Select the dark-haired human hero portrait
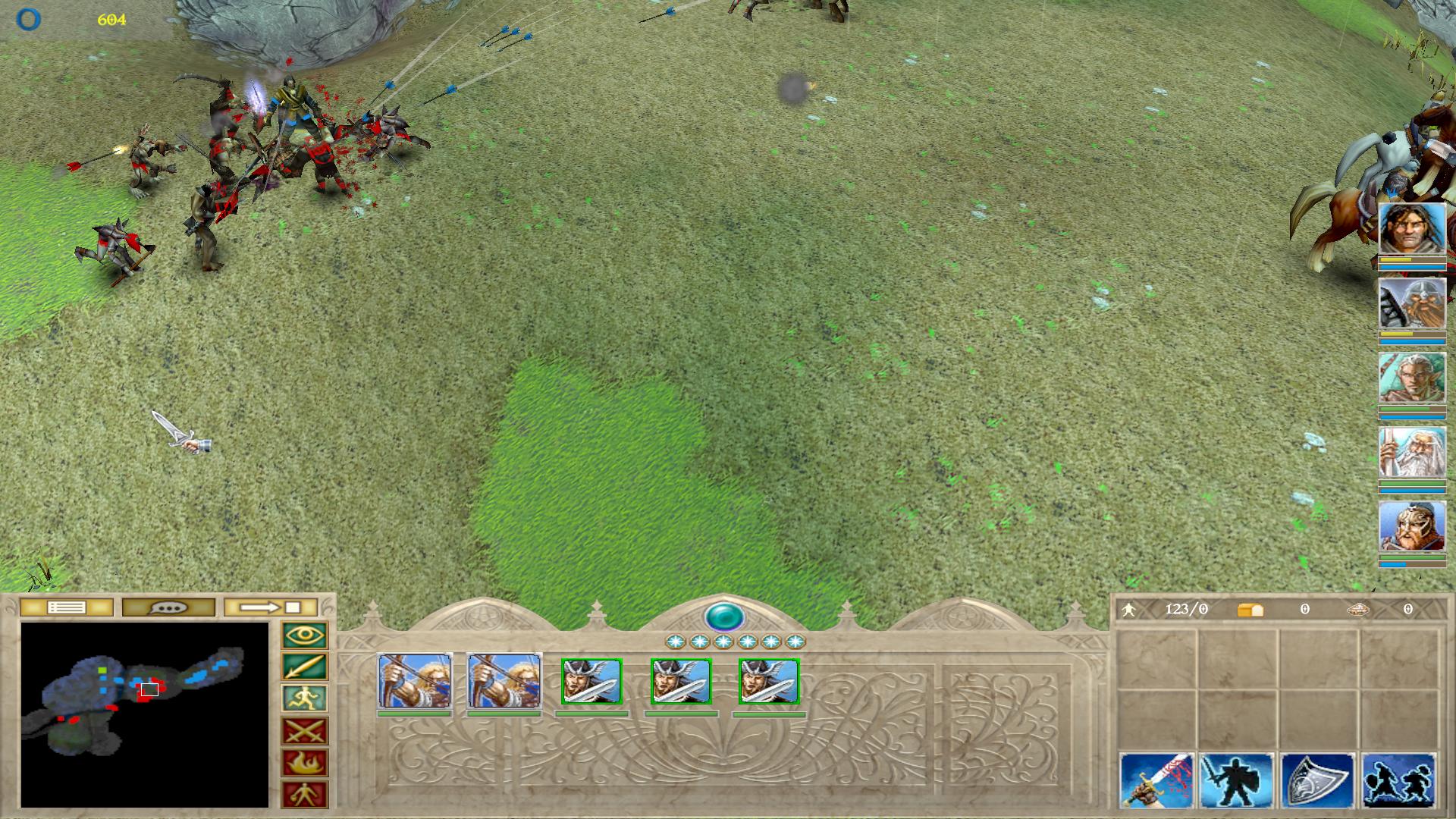1456x819 pixels. 1412,228
